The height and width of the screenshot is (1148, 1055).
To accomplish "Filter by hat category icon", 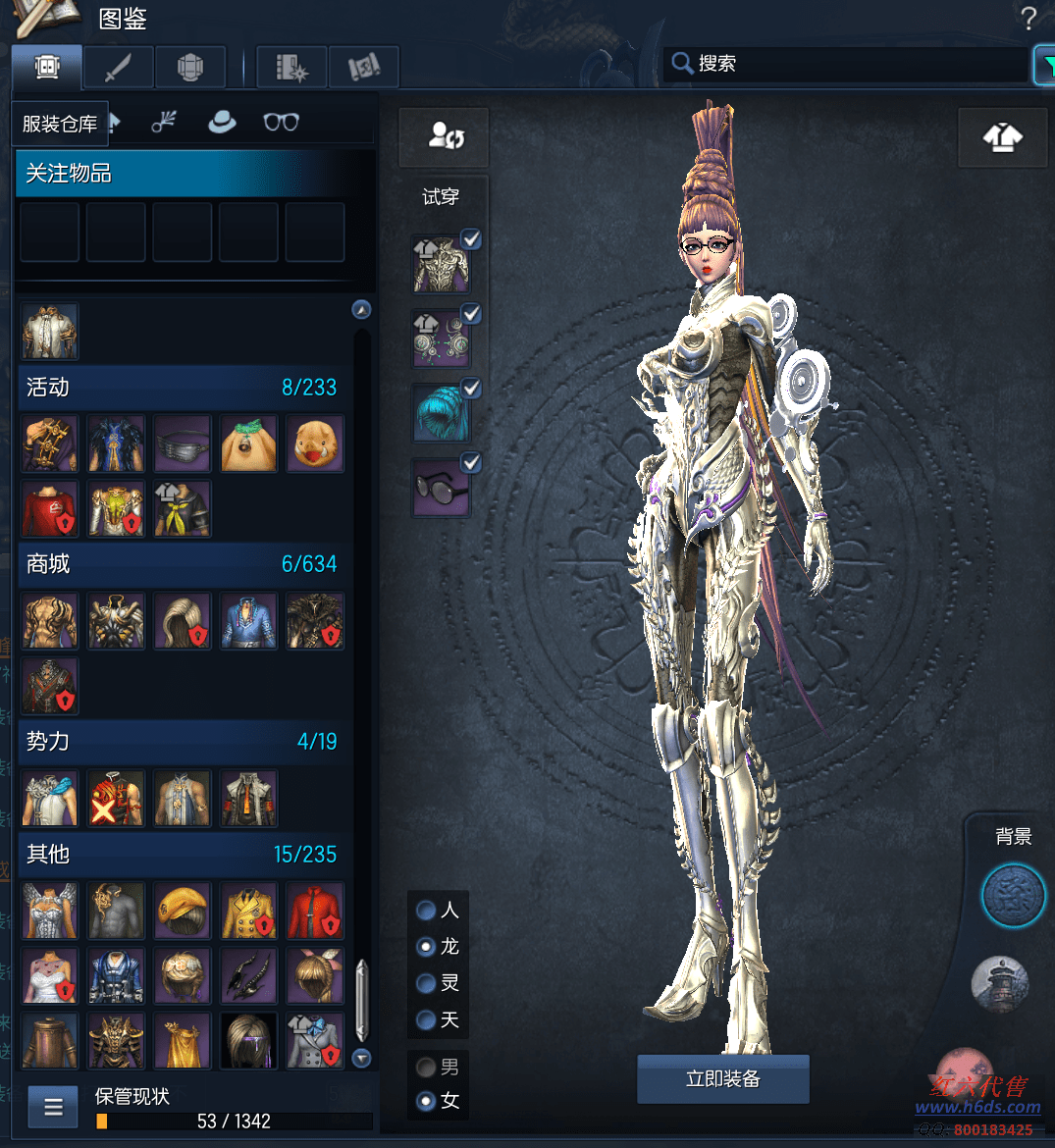I will click(222, 123).
